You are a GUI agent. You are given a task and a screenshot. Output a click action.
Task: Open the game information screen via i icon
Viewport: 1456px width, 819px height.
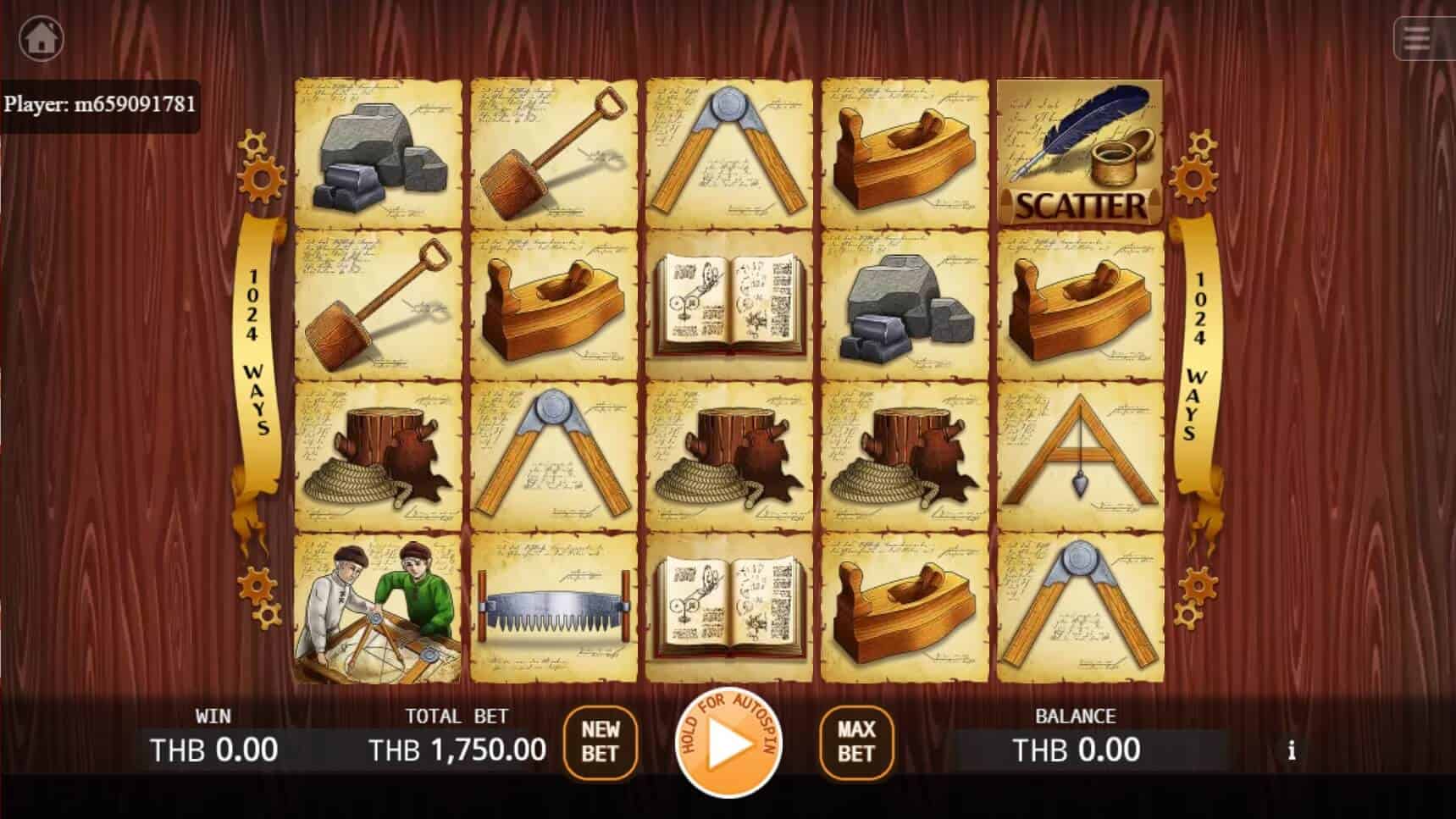(x=1292, y=750)
